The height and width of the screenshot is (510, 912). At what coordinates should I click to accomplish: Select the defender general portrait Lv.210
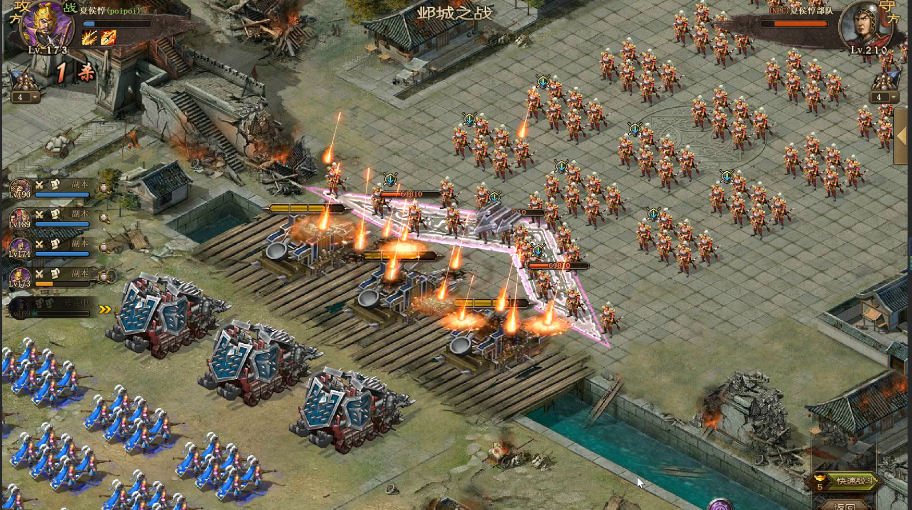pyautogui.click(x=865, y=25)
